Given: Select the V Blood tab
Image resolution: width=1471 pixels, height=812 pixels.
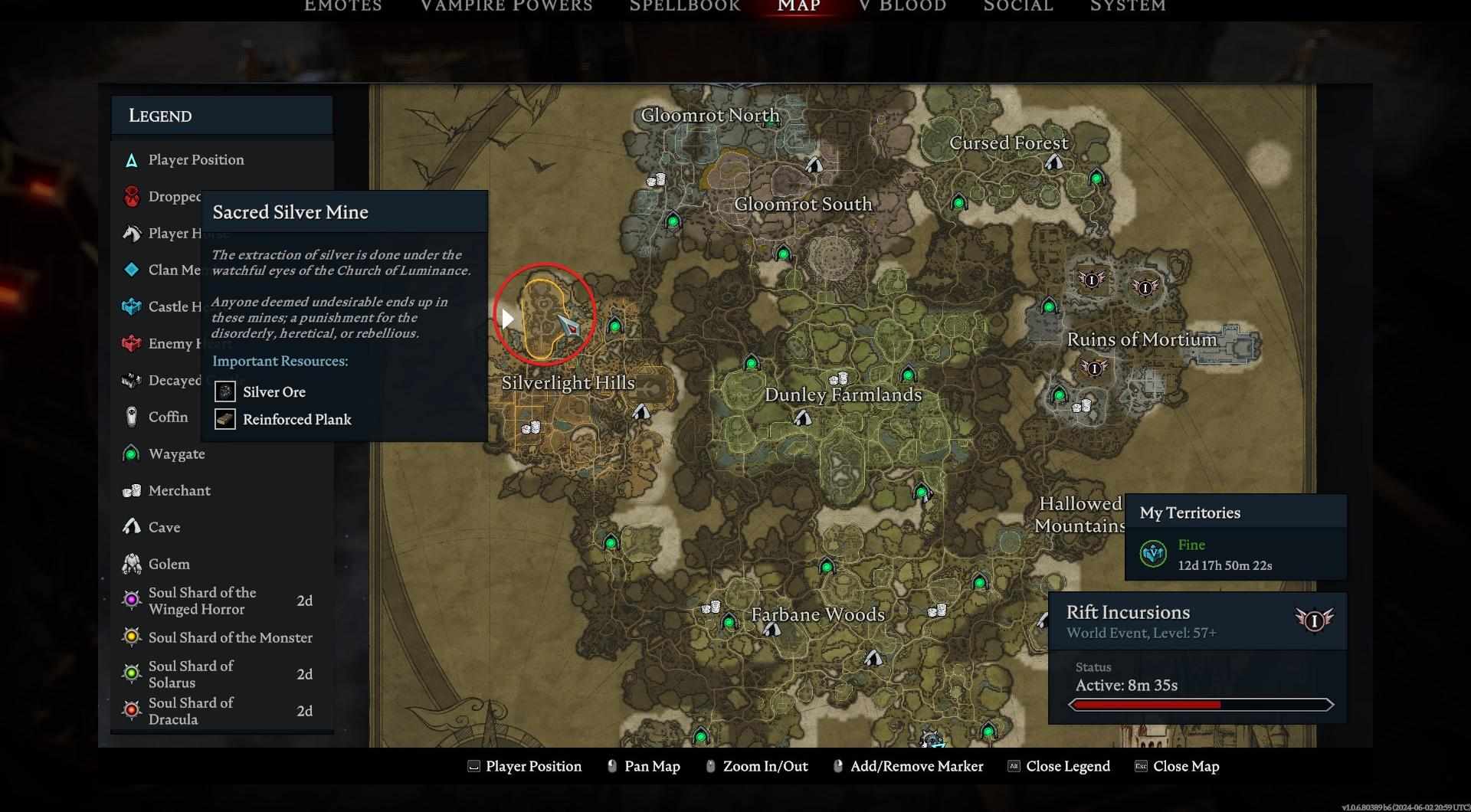Looking at the screenshot, I should 903,6.
